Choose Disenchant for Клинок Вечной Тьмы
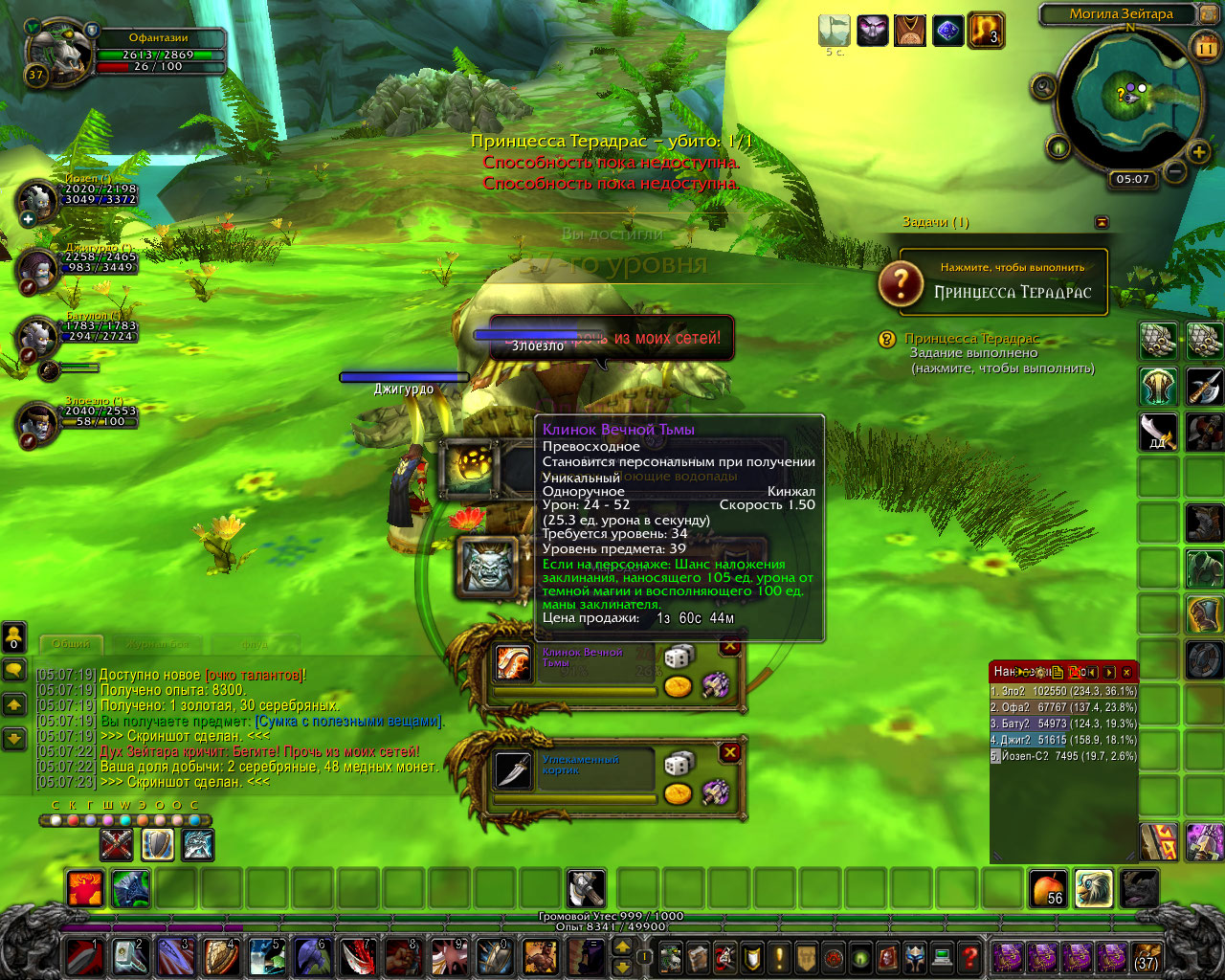Viewport: 1225px width, 980px height. [715, 684]
